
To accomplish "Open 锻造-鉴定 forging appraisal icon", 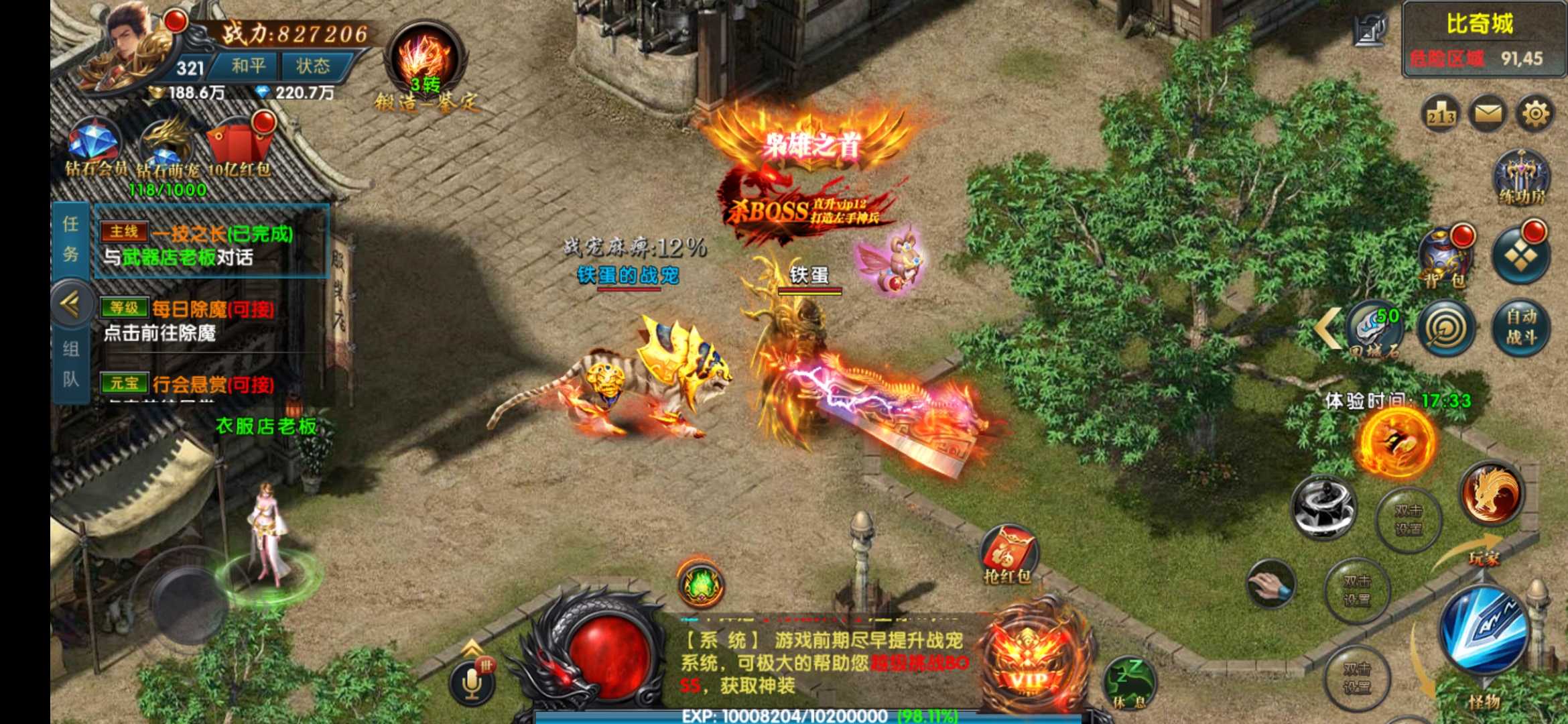I will [425, 67].
